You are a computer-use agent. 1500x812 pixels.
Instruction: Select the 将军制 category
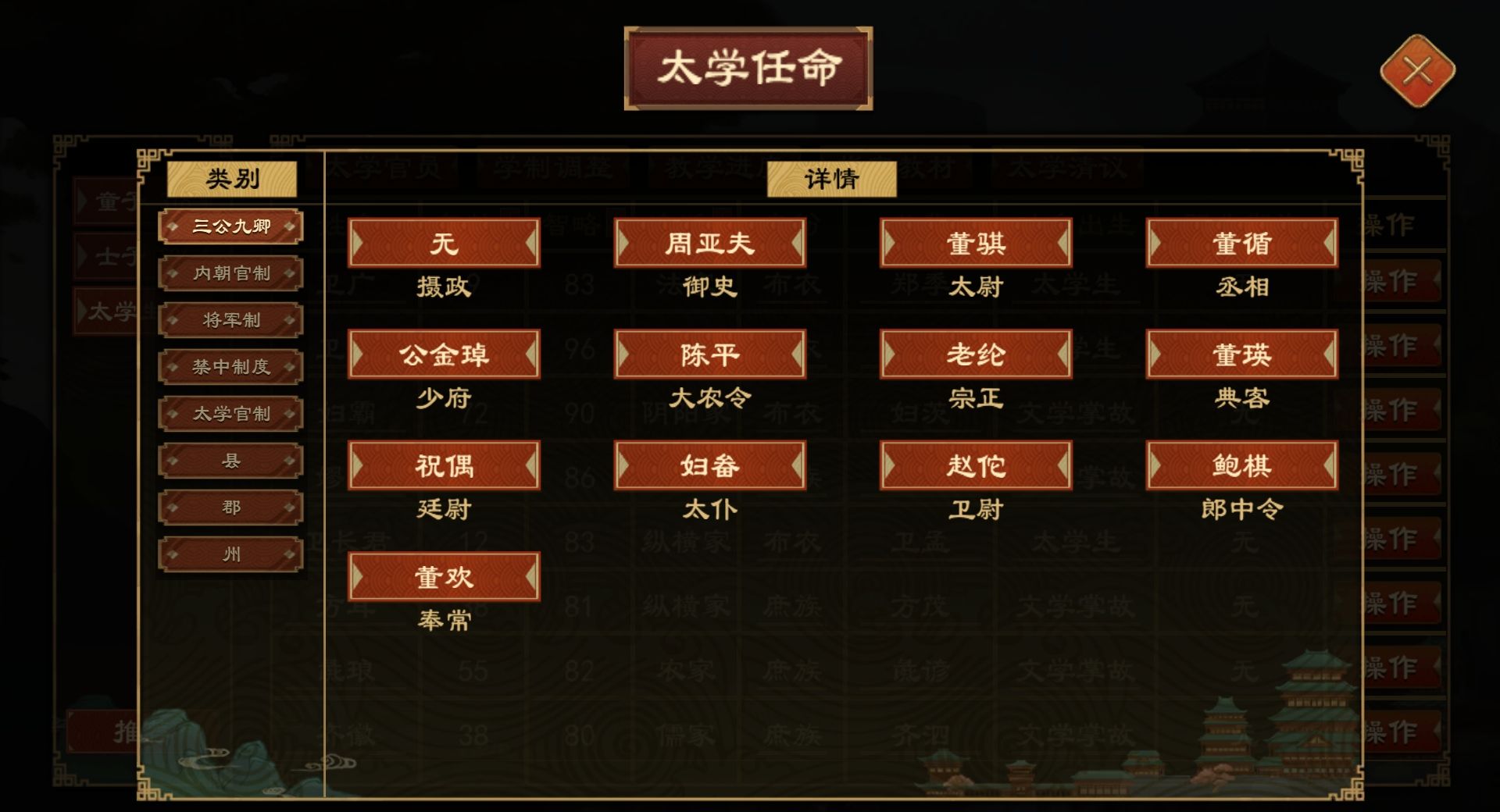click(x=230, y=319)
